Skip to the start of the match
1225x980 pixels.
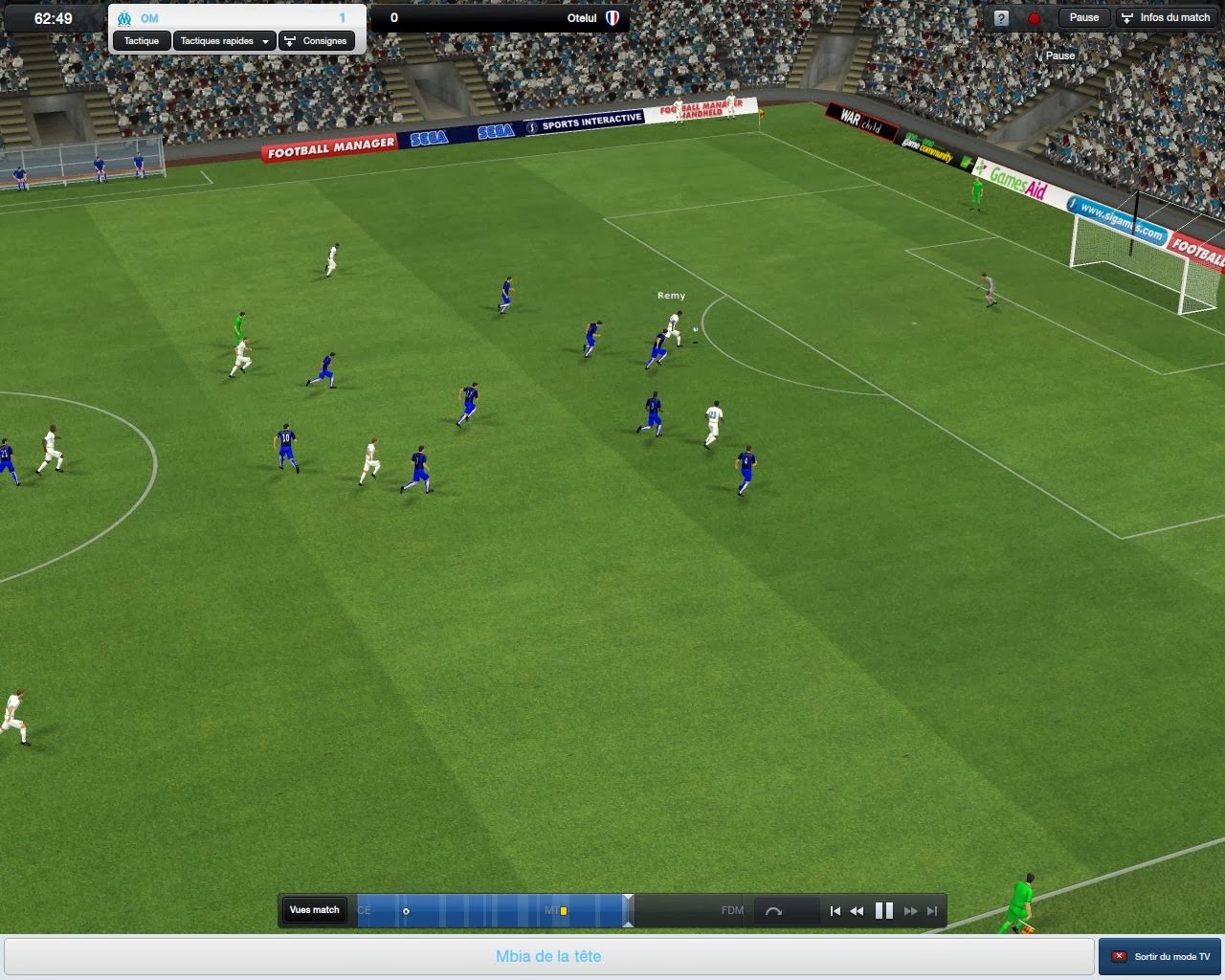coord(834,911)
